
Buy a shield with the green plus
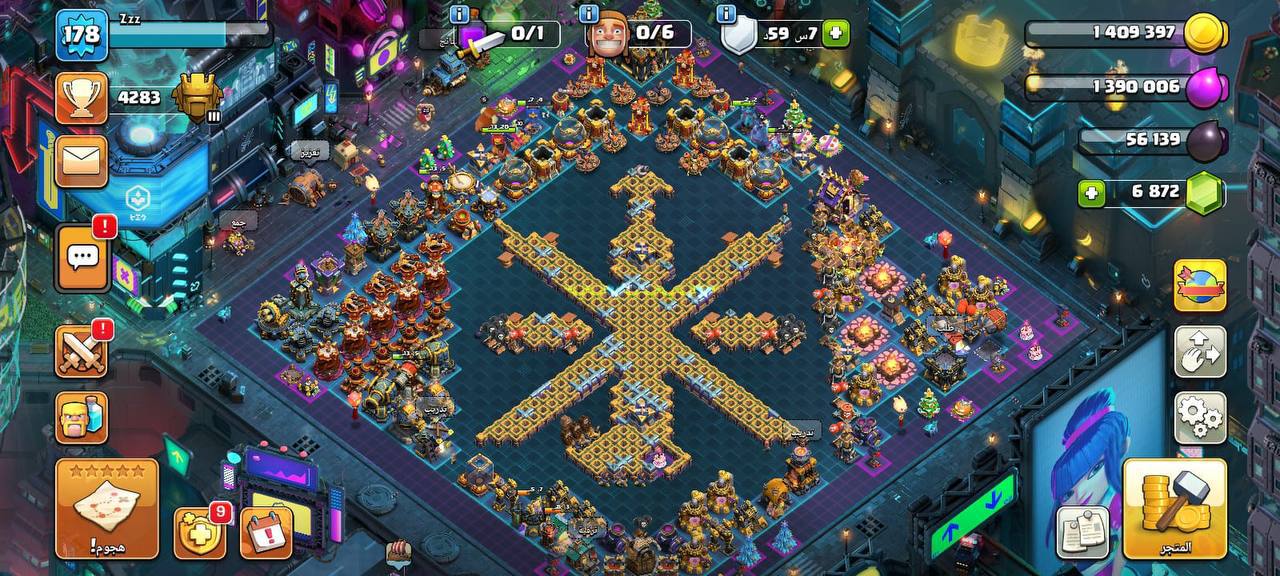835,34
